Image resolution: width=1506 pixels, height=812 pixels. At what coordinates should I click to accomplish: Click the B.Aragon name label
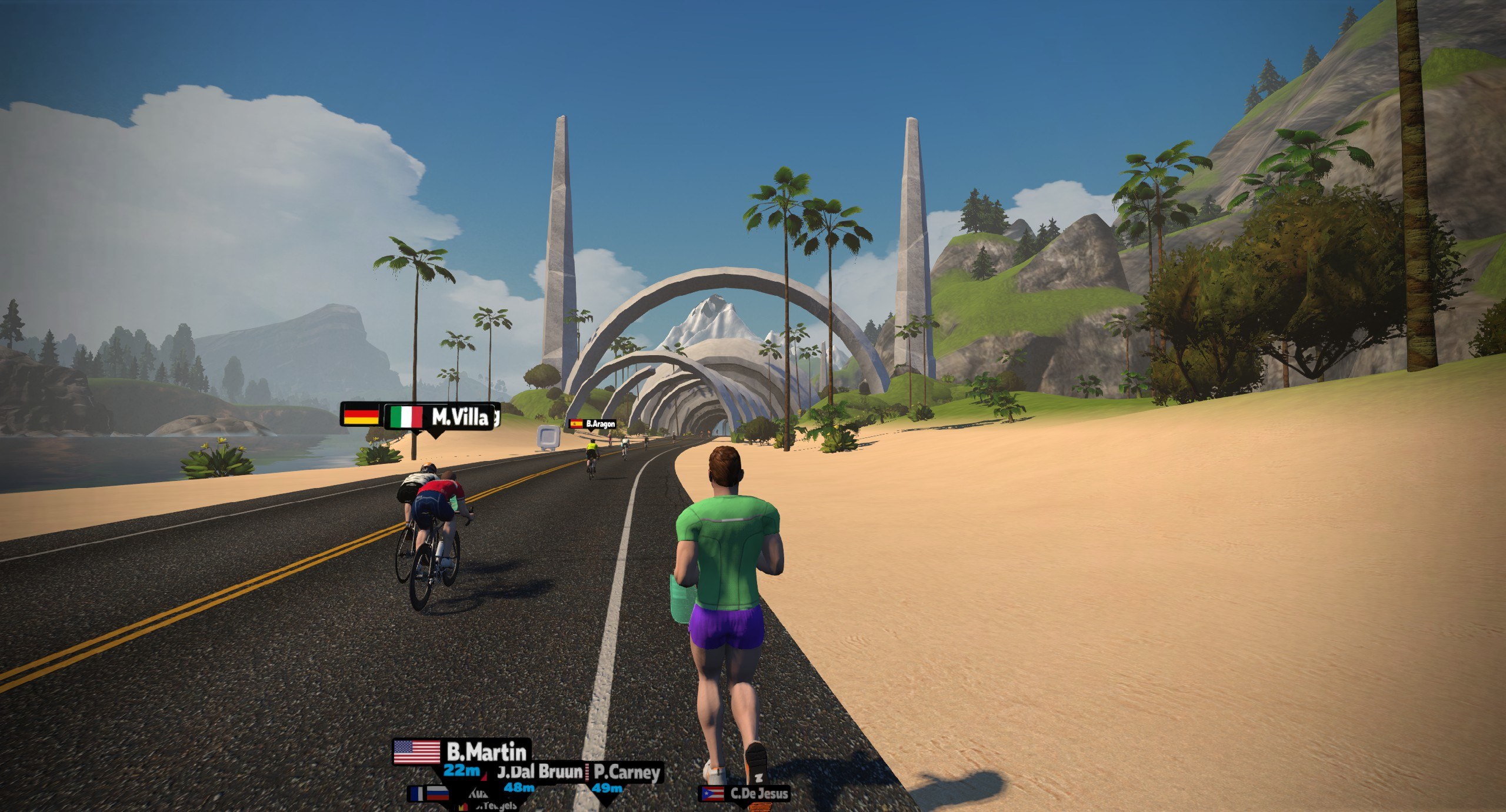click(593, 423)
